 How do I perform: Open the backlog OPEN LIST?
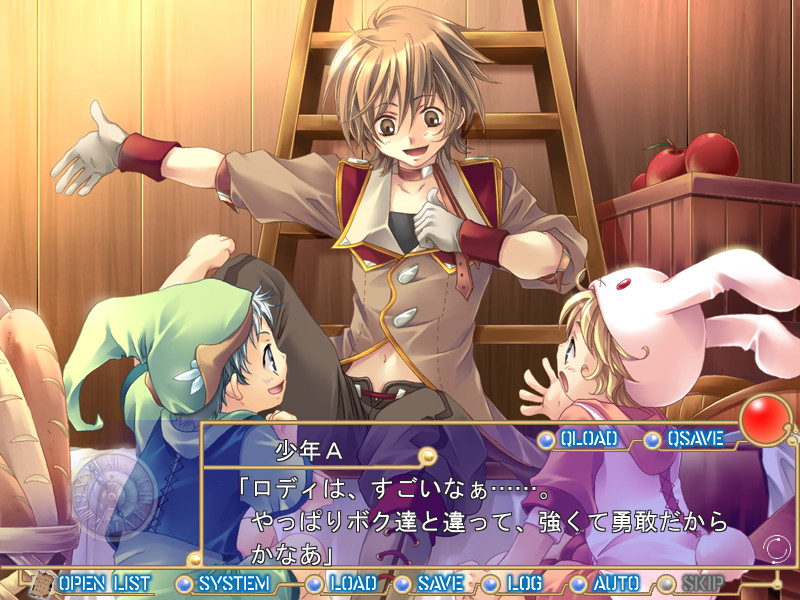click(104, 583)
